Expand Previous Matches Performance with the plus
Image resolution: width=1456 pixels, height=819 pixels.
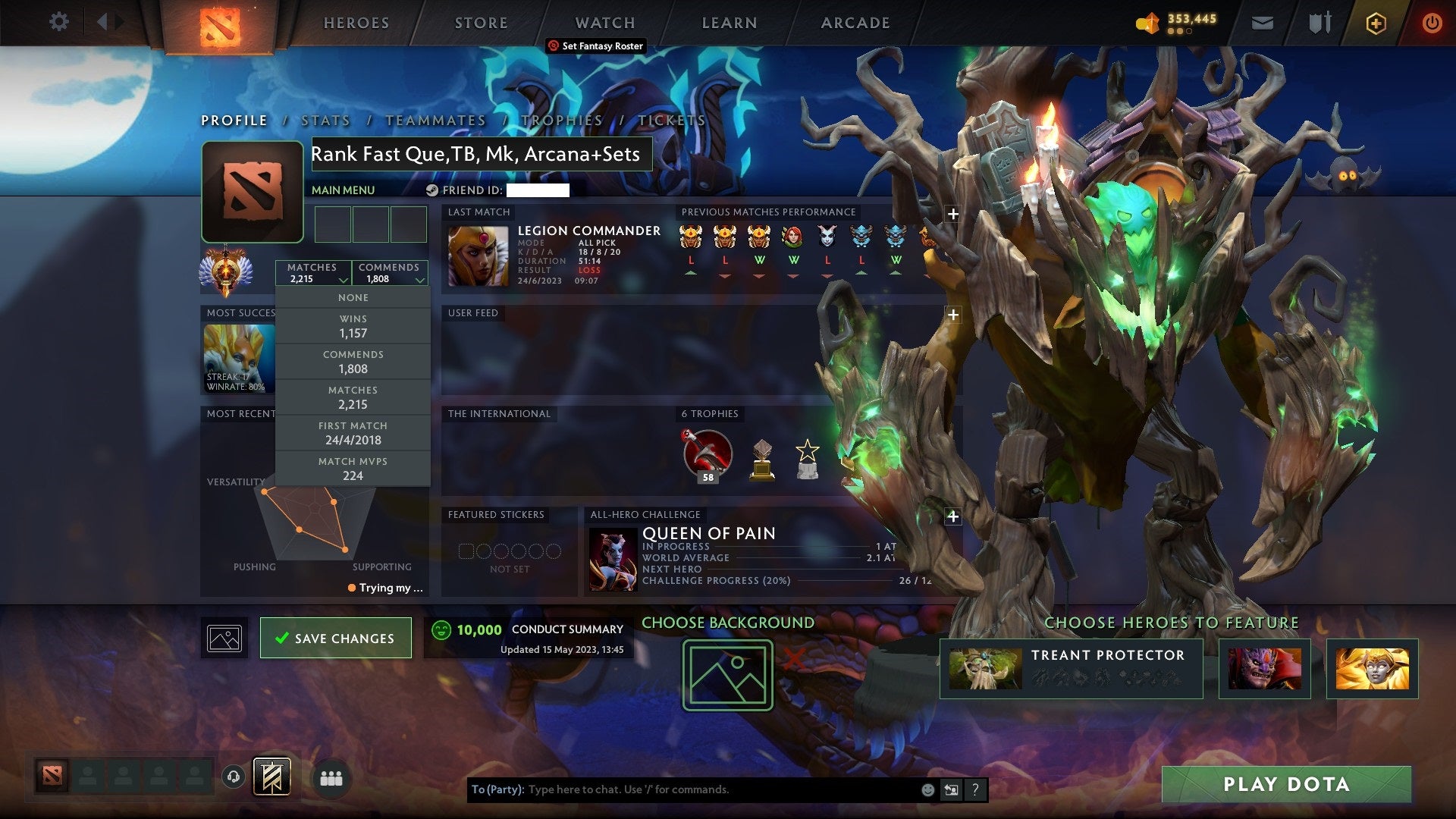click(952, 214)
